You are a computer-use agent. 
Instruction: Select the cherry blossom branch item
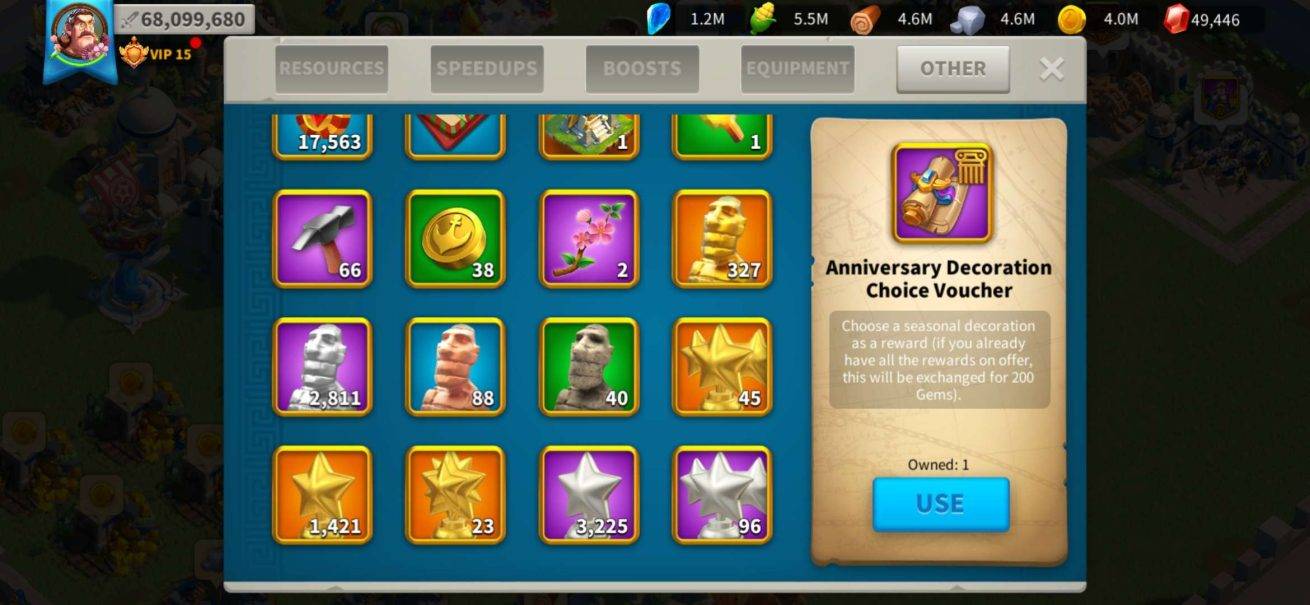click(x=589, y=239)
